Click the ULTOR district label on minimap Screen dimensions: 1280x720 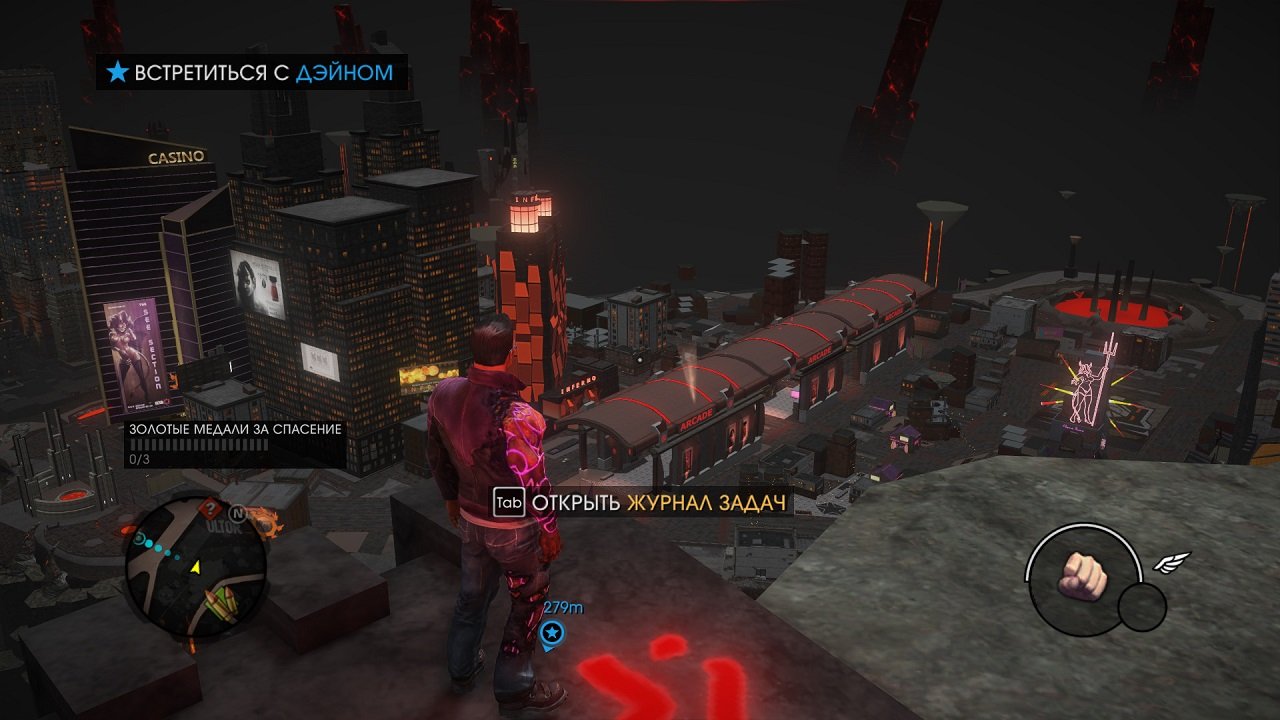(224, 525)
